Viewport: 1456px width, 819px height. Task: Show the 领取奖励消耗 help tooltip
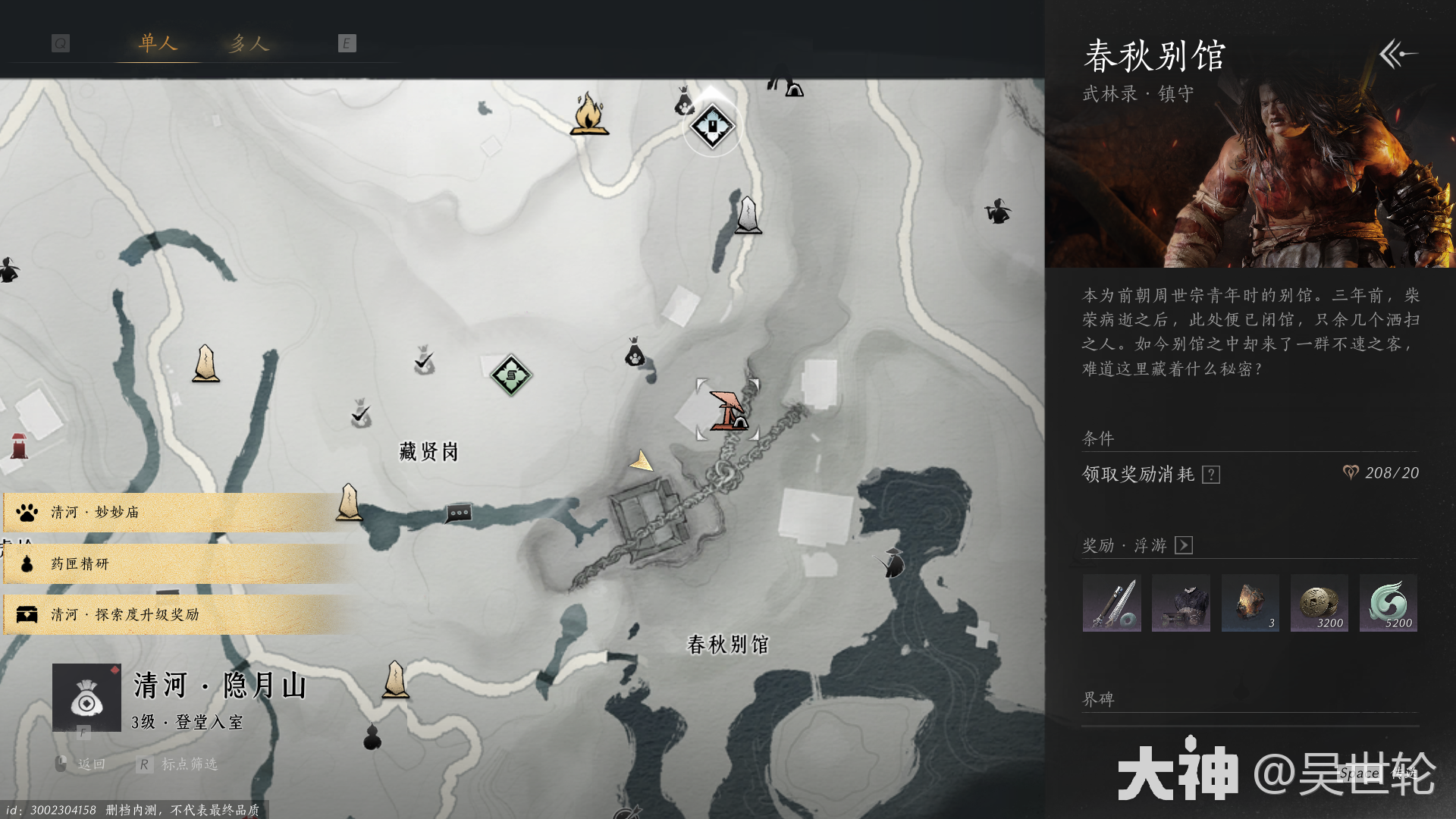coord(1211,475)
